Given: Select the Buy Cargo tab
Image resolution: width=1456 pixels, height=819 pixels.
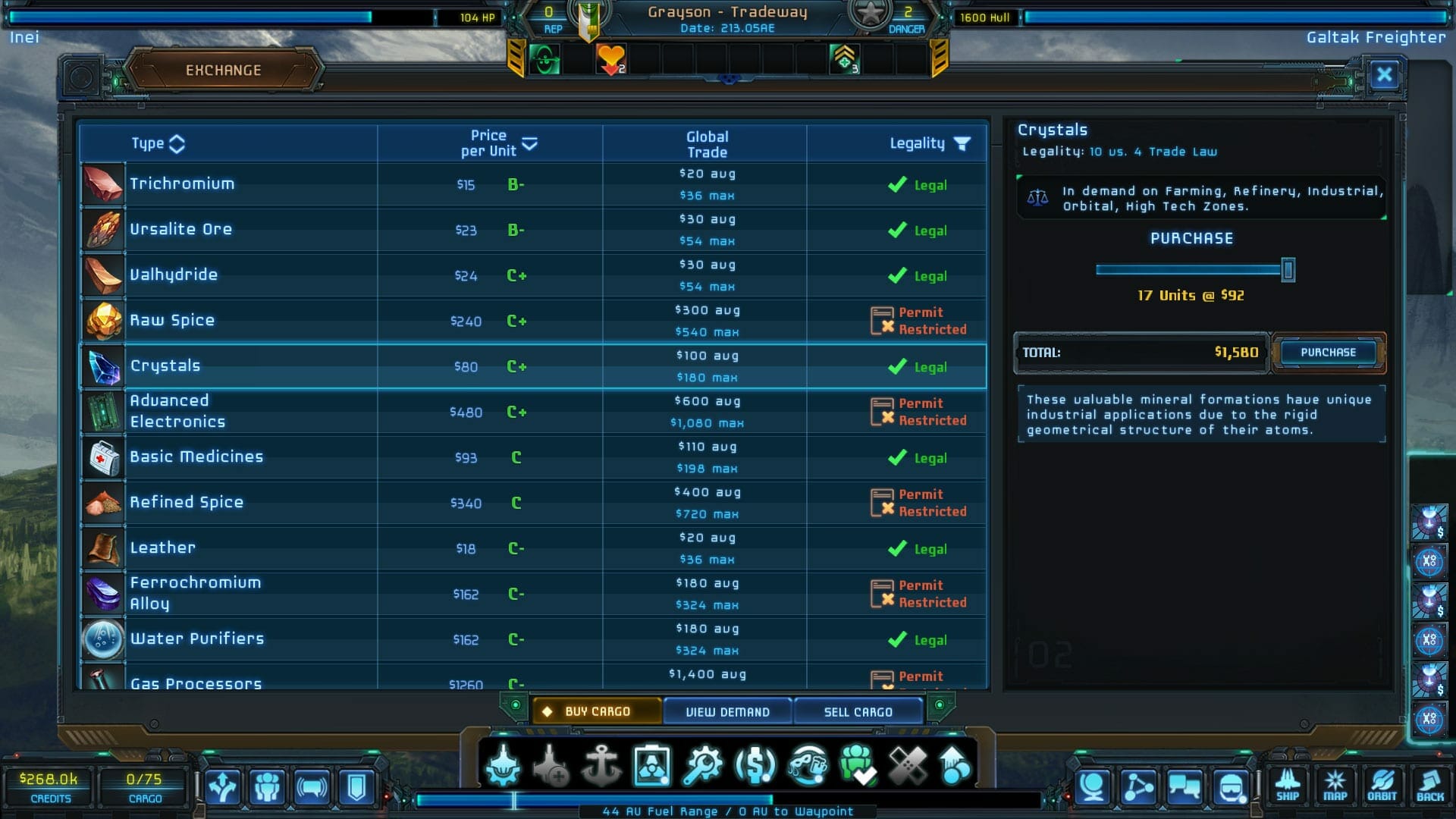Looking at the screenshot, I should click(x=597, y=711).
